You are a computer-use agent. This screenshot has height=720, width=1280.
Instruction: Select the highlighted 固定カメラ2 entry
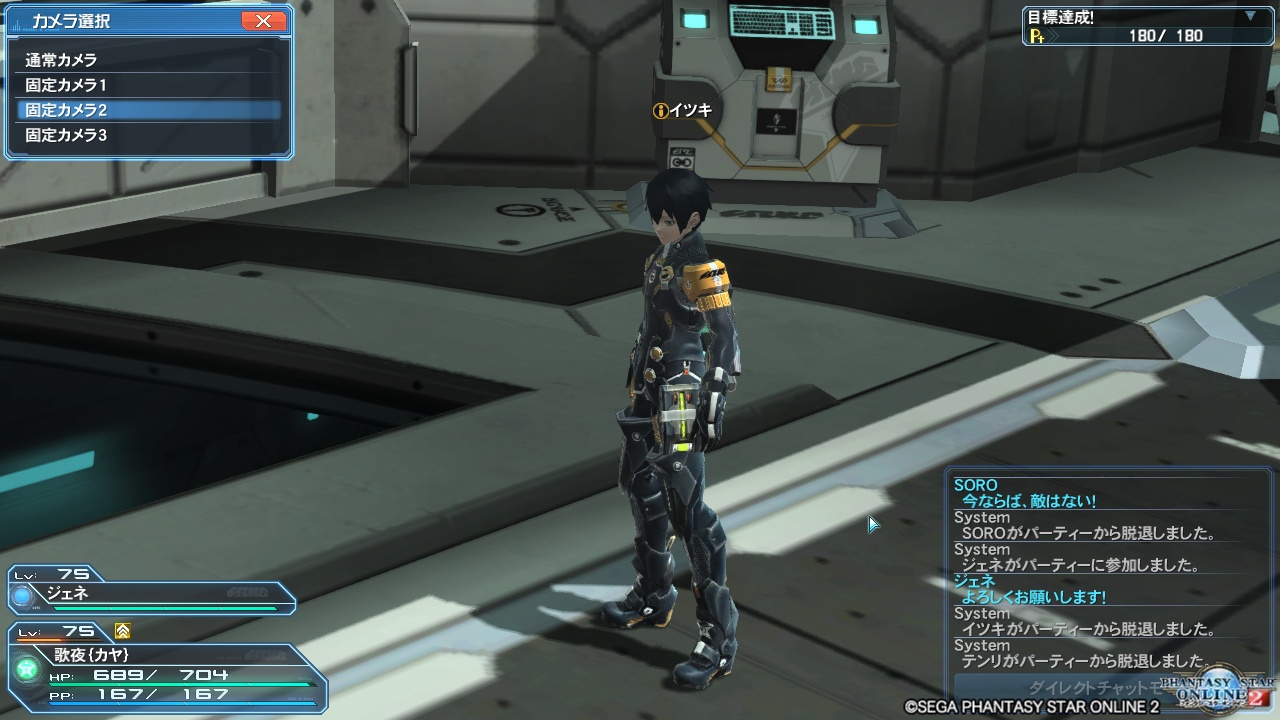click(x=66, y=110)
